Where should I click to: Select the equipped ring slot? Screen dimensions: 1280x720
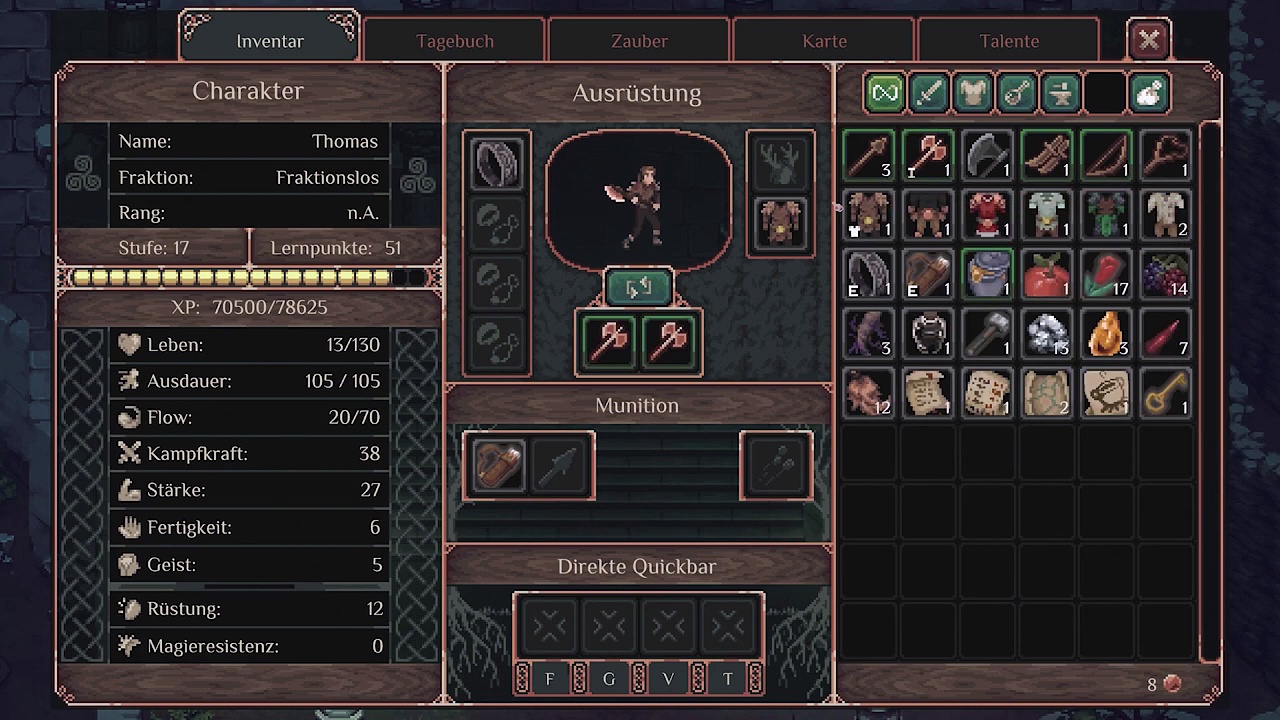pos(497,163)
